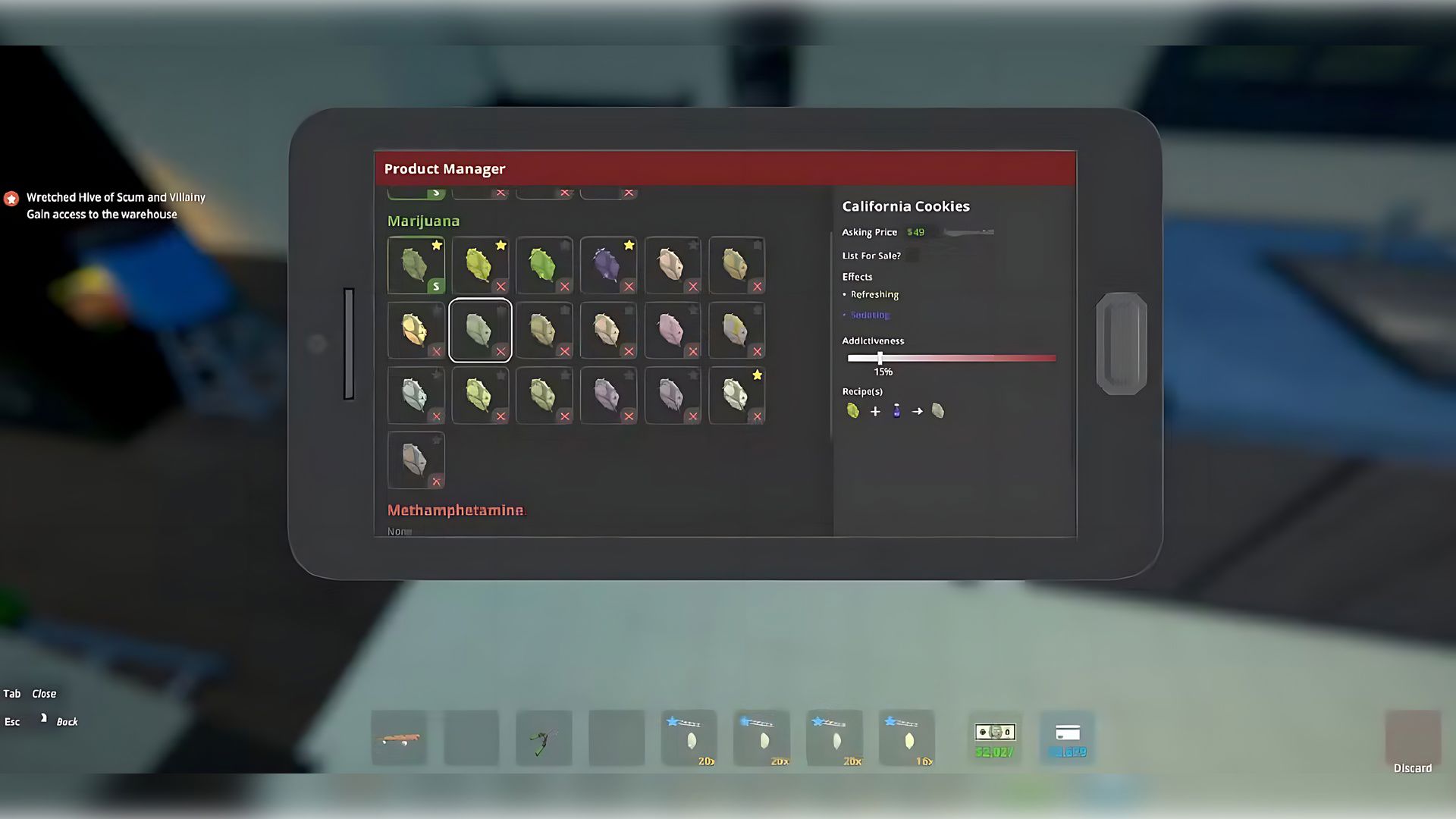Select the trimmers hotbar slot
Screen dimensions: 1456x819
point(544,738)
